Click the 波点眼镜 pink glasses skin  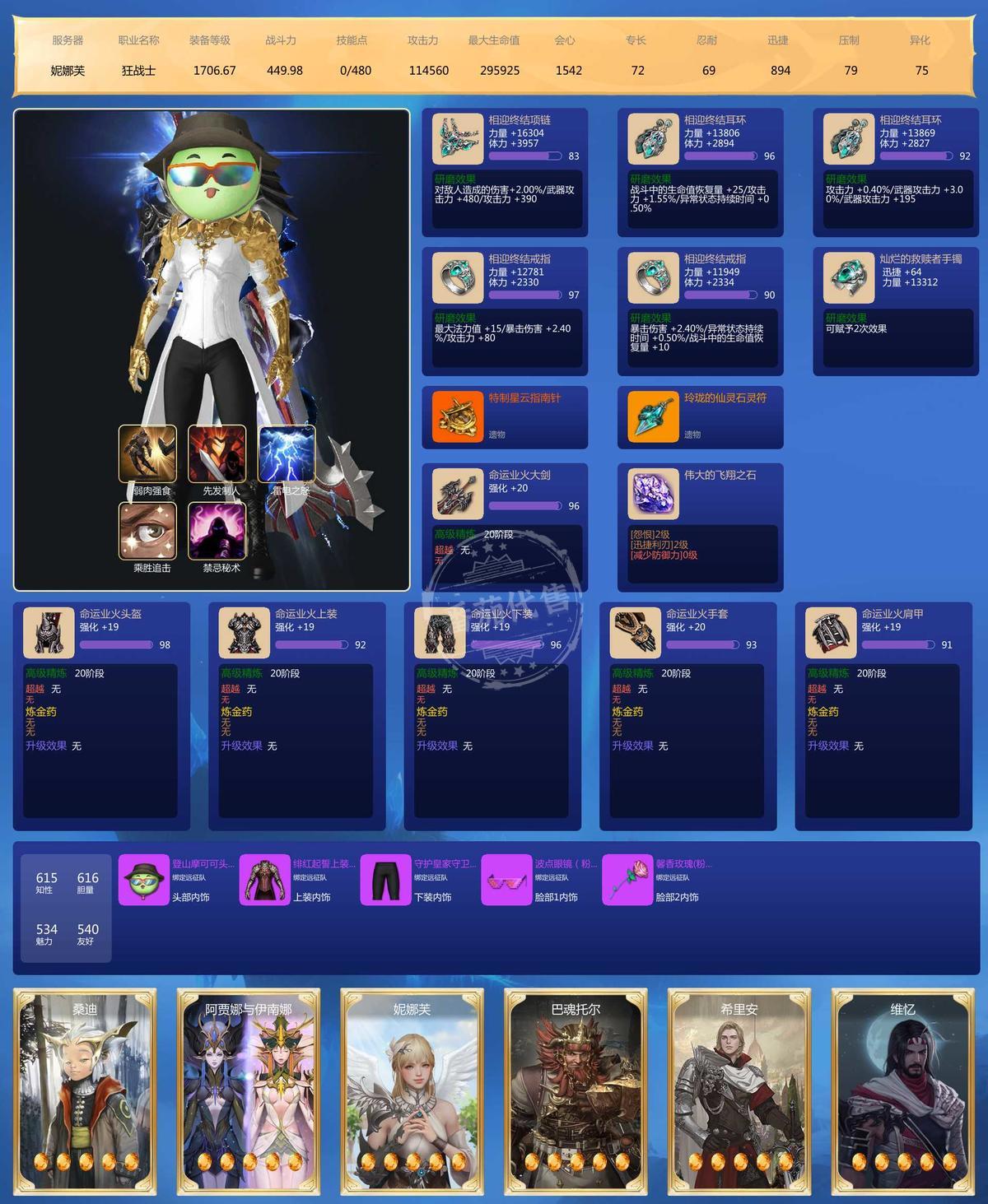(506, 880)
